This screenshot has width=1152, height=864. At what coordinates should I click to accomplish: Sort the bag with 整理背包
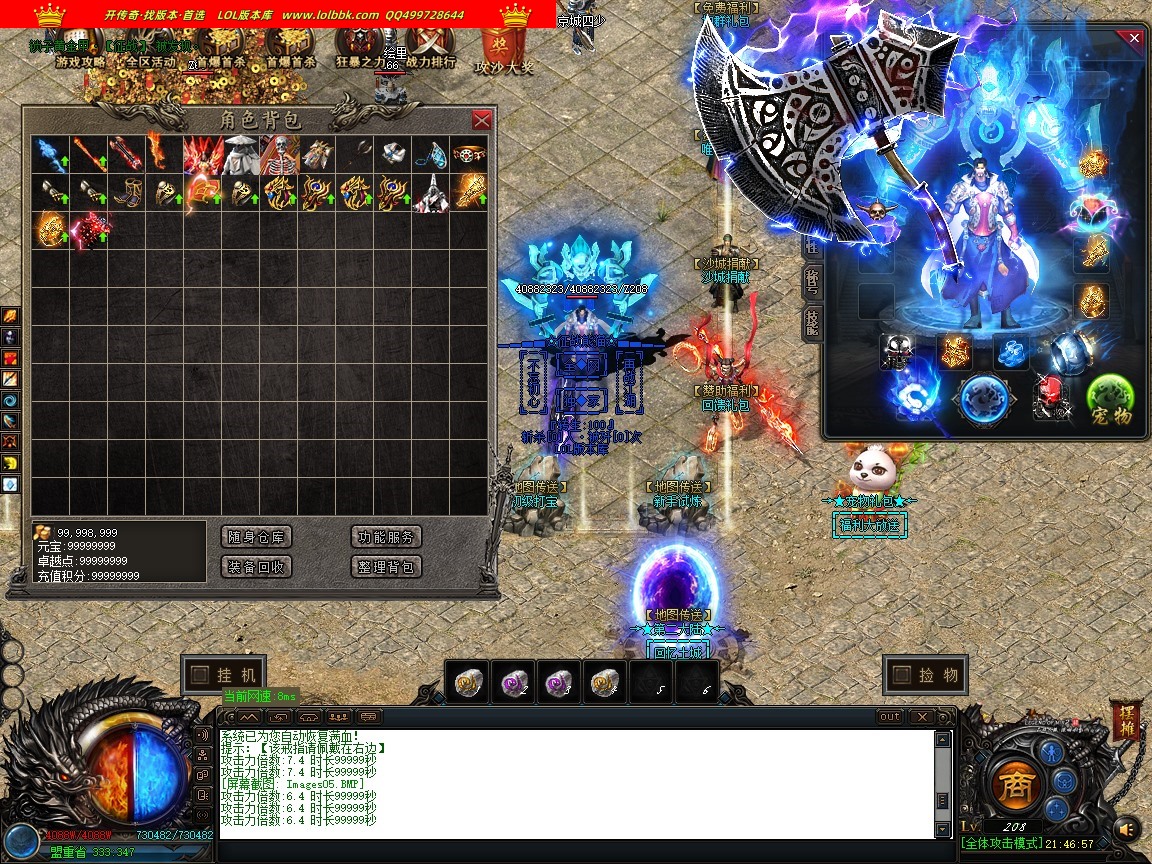pos(387,567)
